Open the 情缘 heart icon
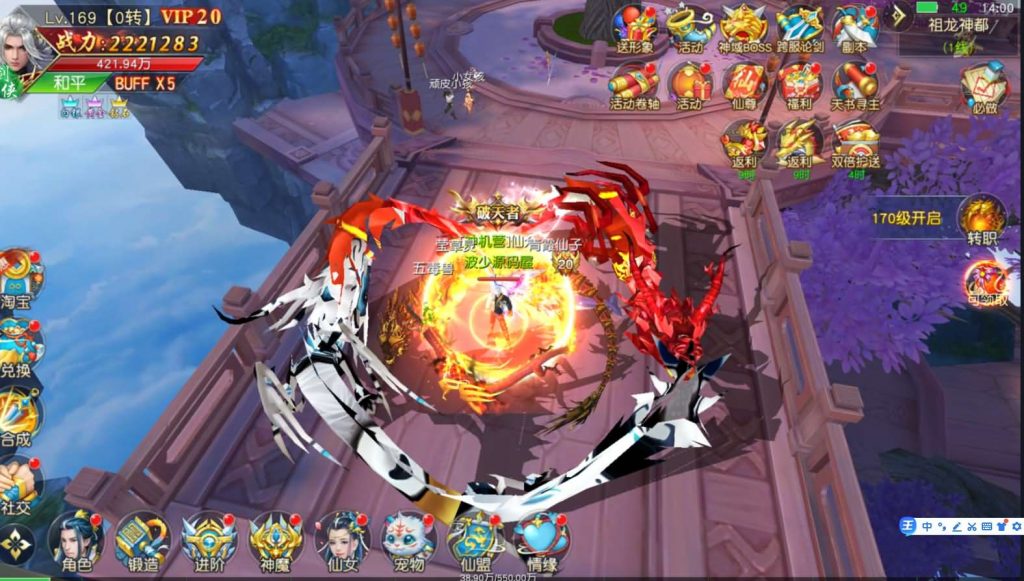This screenshot has height=581, width=1024. [x=541, y=540]
